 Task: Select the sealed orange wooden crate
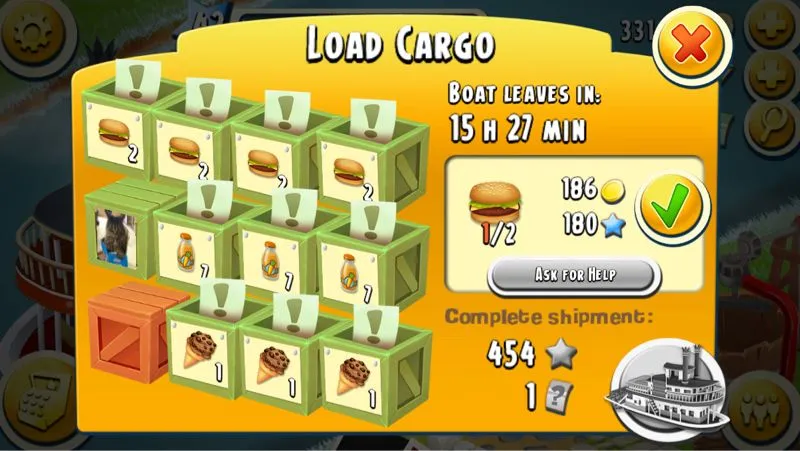tap(126, 334)
